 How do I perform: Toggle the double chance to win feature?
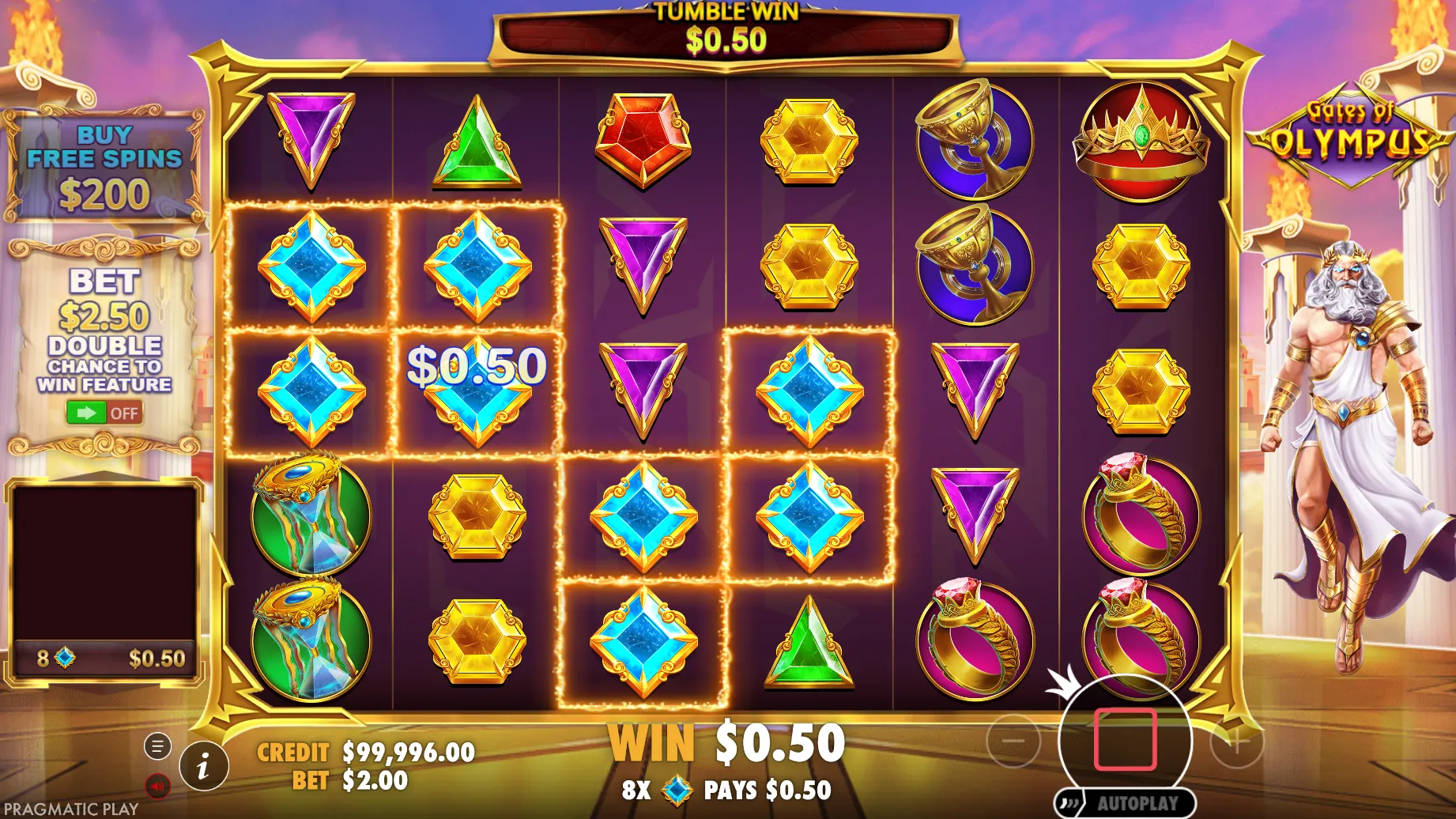pos(104,413)
